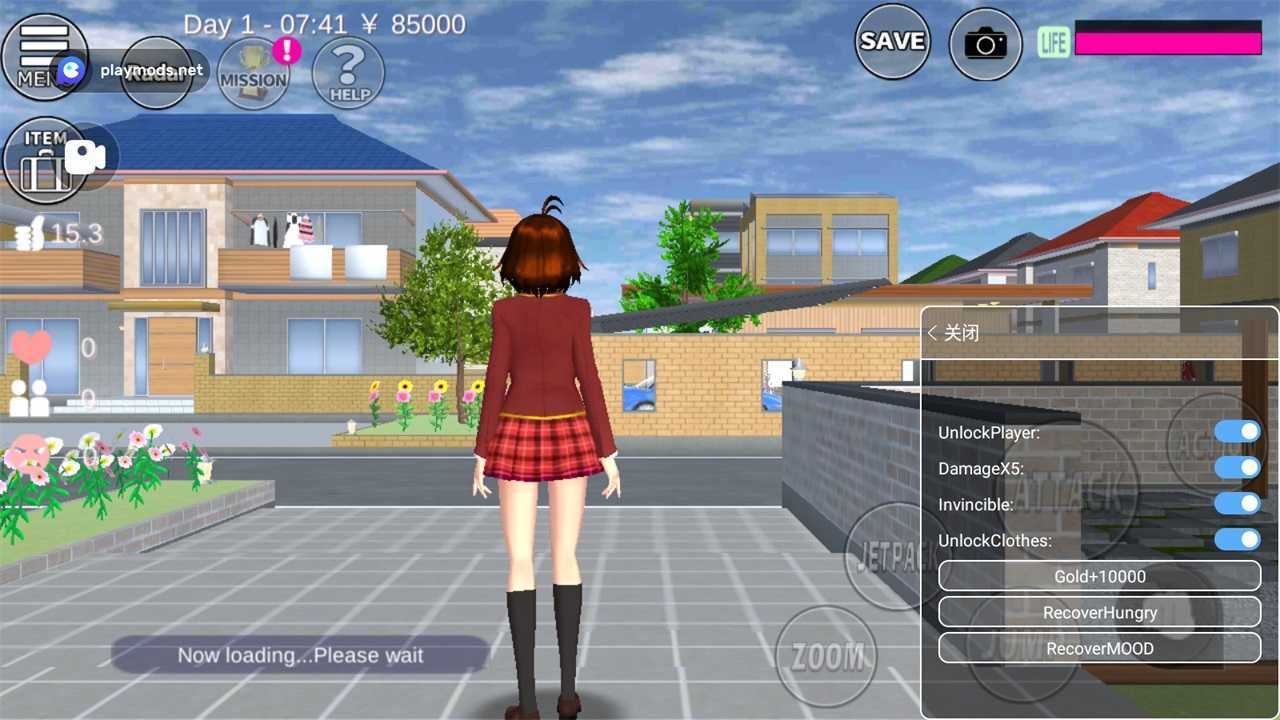The width and height of the screenshot is (1280, 720).
Task: Disable the DamageX5 toggle
Action: coord(1240,468)
